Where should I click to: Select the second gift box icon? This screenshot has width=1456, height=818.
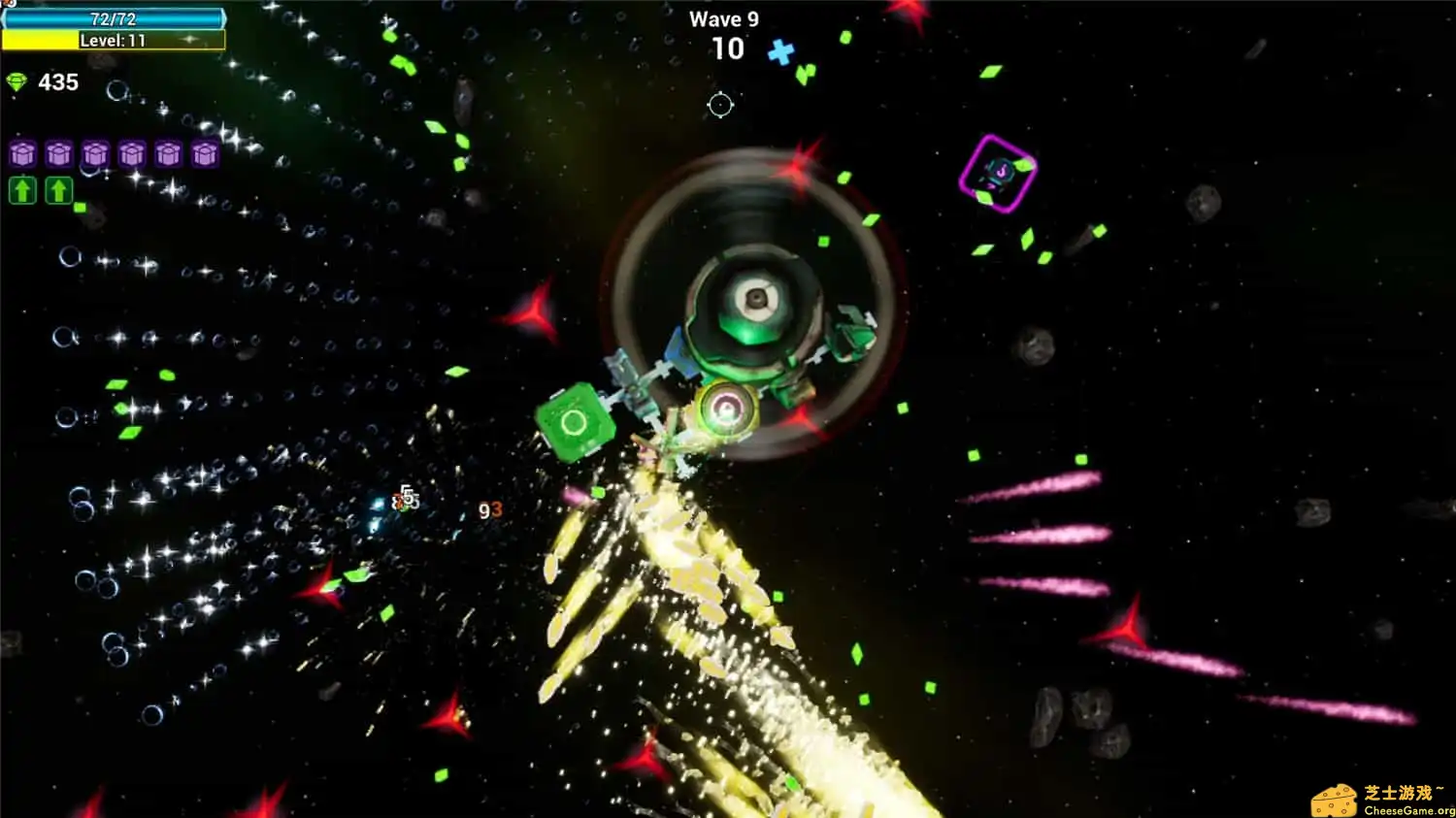point(59,154)
